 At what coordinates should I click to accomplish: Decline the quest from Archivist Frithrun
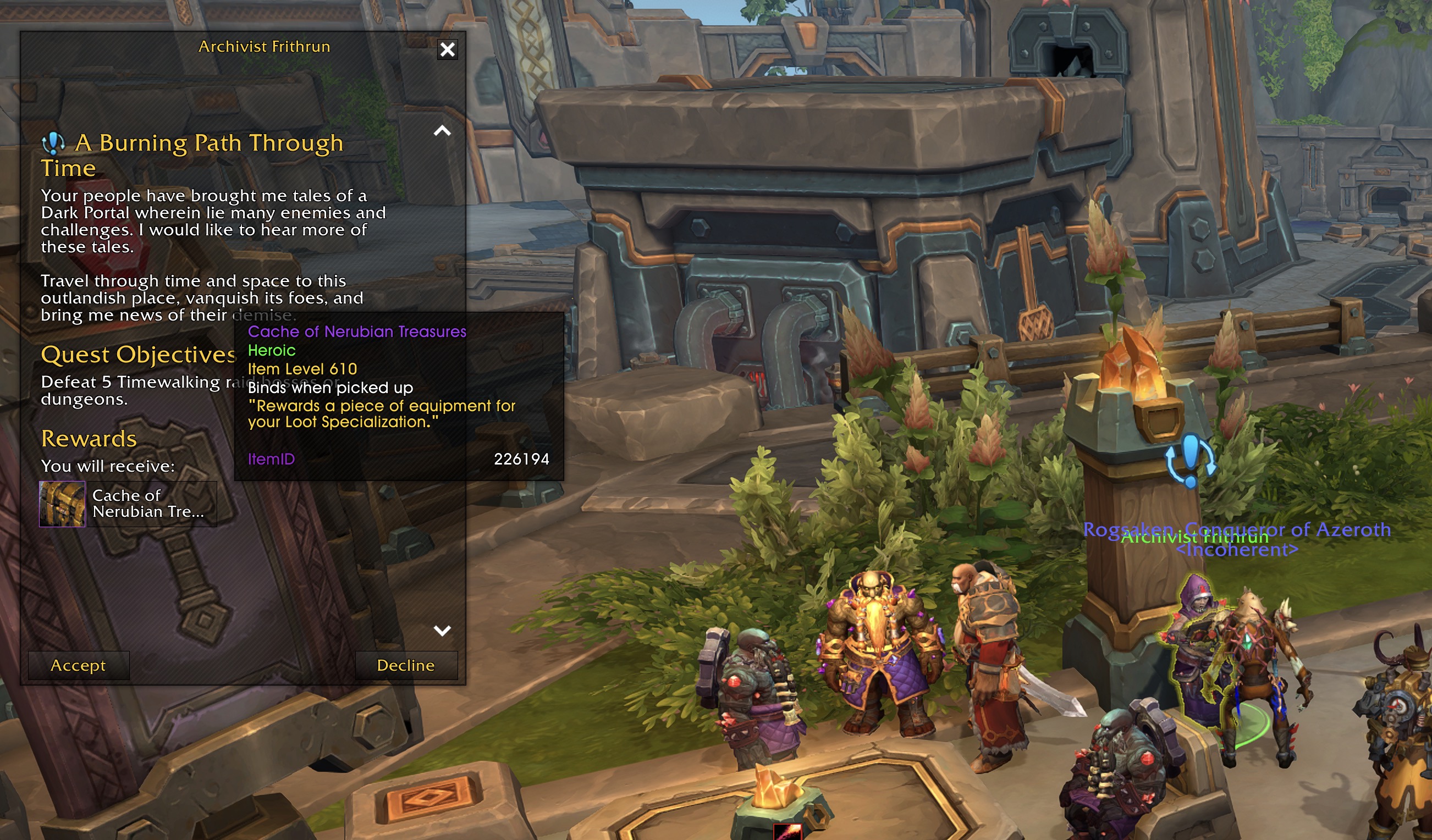pos(406,665)
